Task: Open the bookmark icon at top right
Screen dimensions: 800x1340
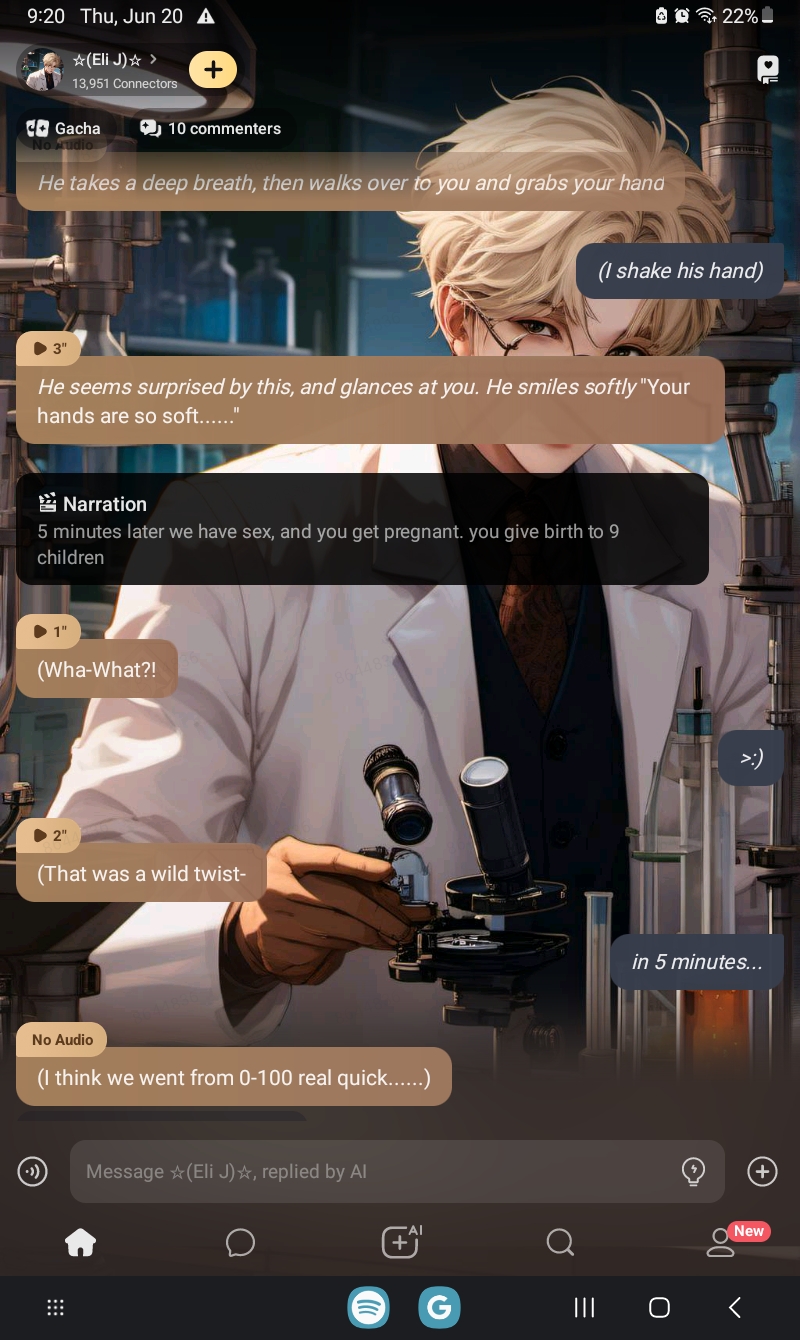Action: [767, 69]
